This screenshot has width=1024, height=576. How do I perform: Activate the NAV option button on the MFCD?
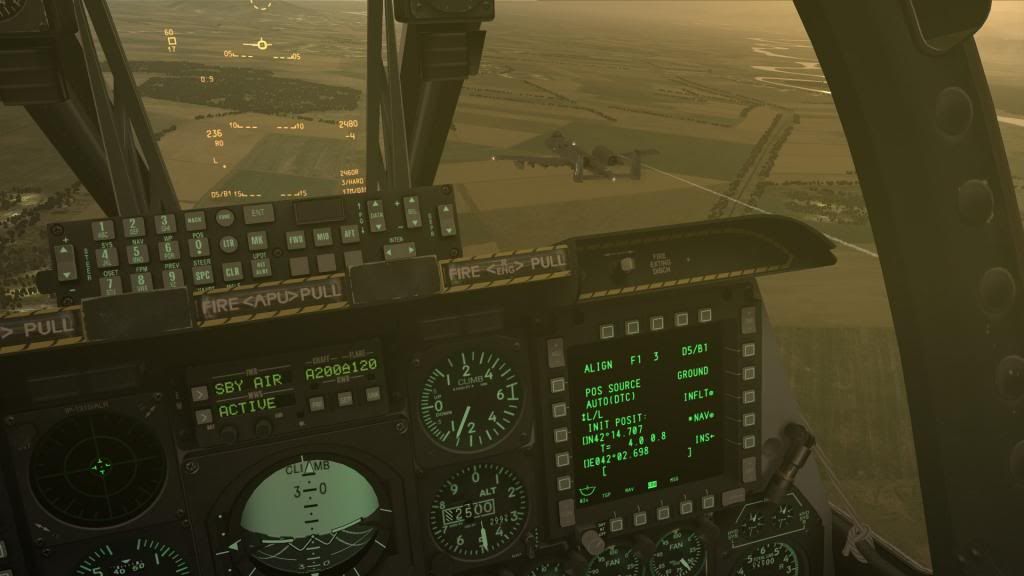[x=749, y=417]
